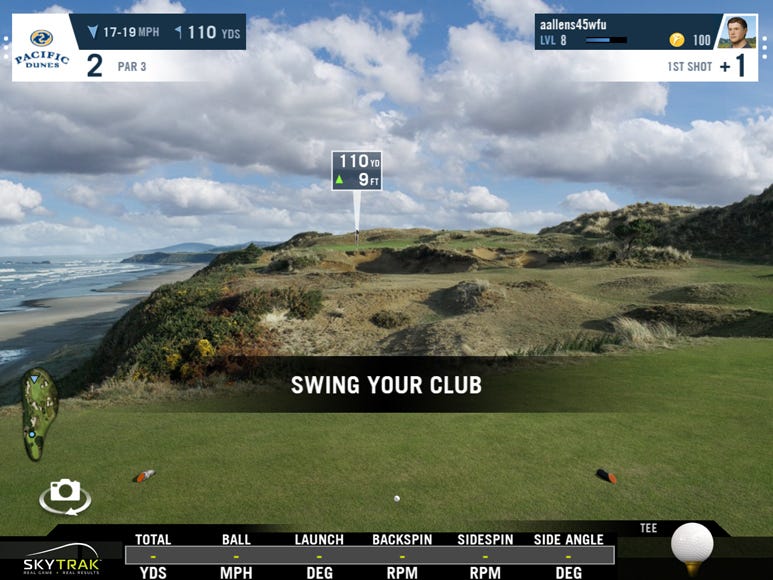Switch camera view with the camera icon
Viewport: 773px width, 580px height.
(65, 494)
